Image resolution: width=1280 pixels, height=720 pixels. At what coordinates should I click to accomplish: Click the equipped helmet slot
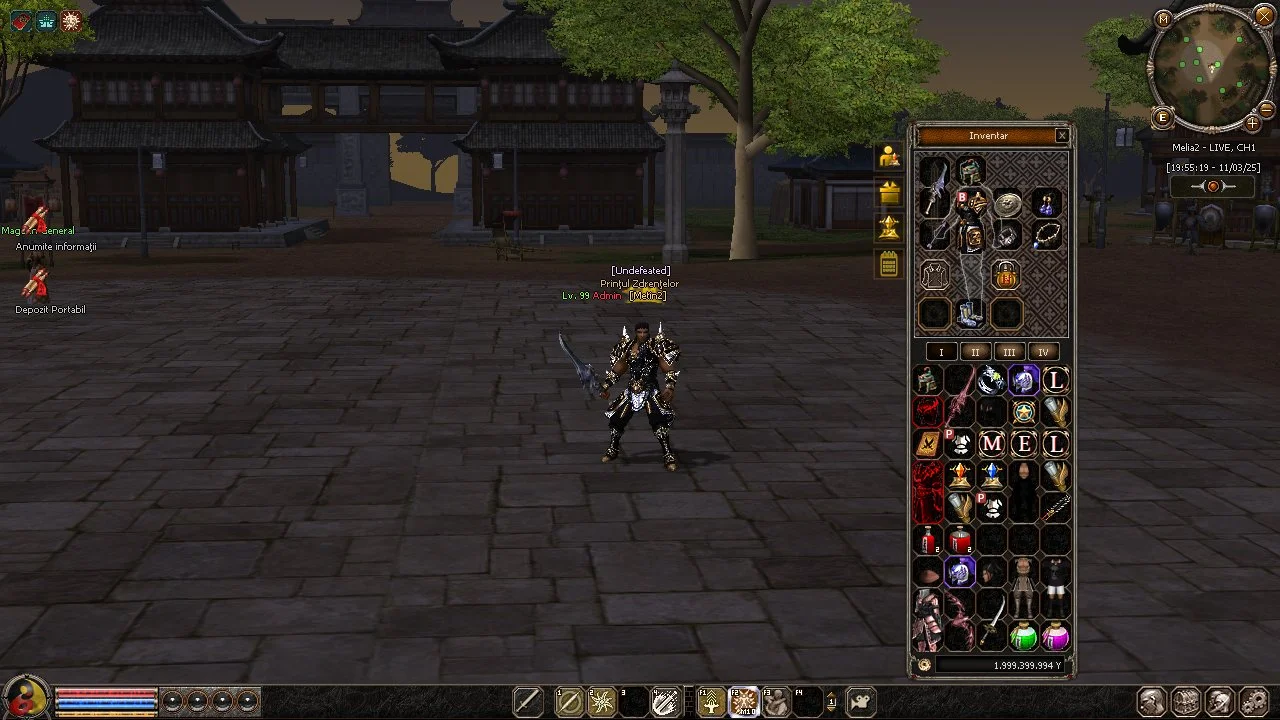pos(970,170)
